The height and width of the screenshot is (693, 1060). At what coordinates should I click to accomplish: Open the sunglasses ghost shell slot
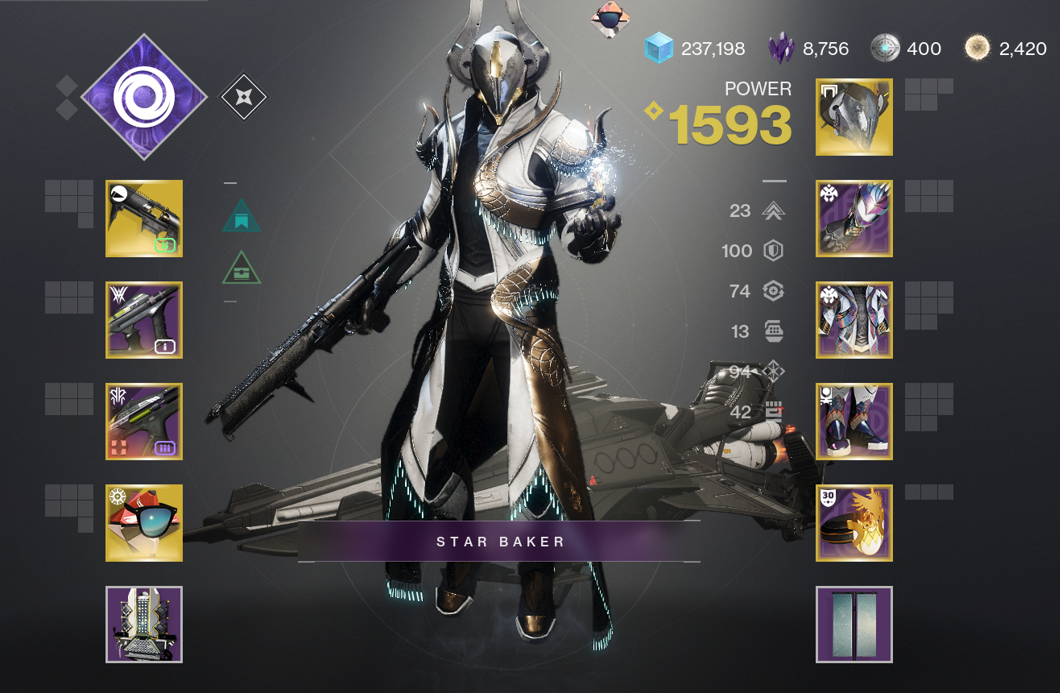(x=144, y=523)
